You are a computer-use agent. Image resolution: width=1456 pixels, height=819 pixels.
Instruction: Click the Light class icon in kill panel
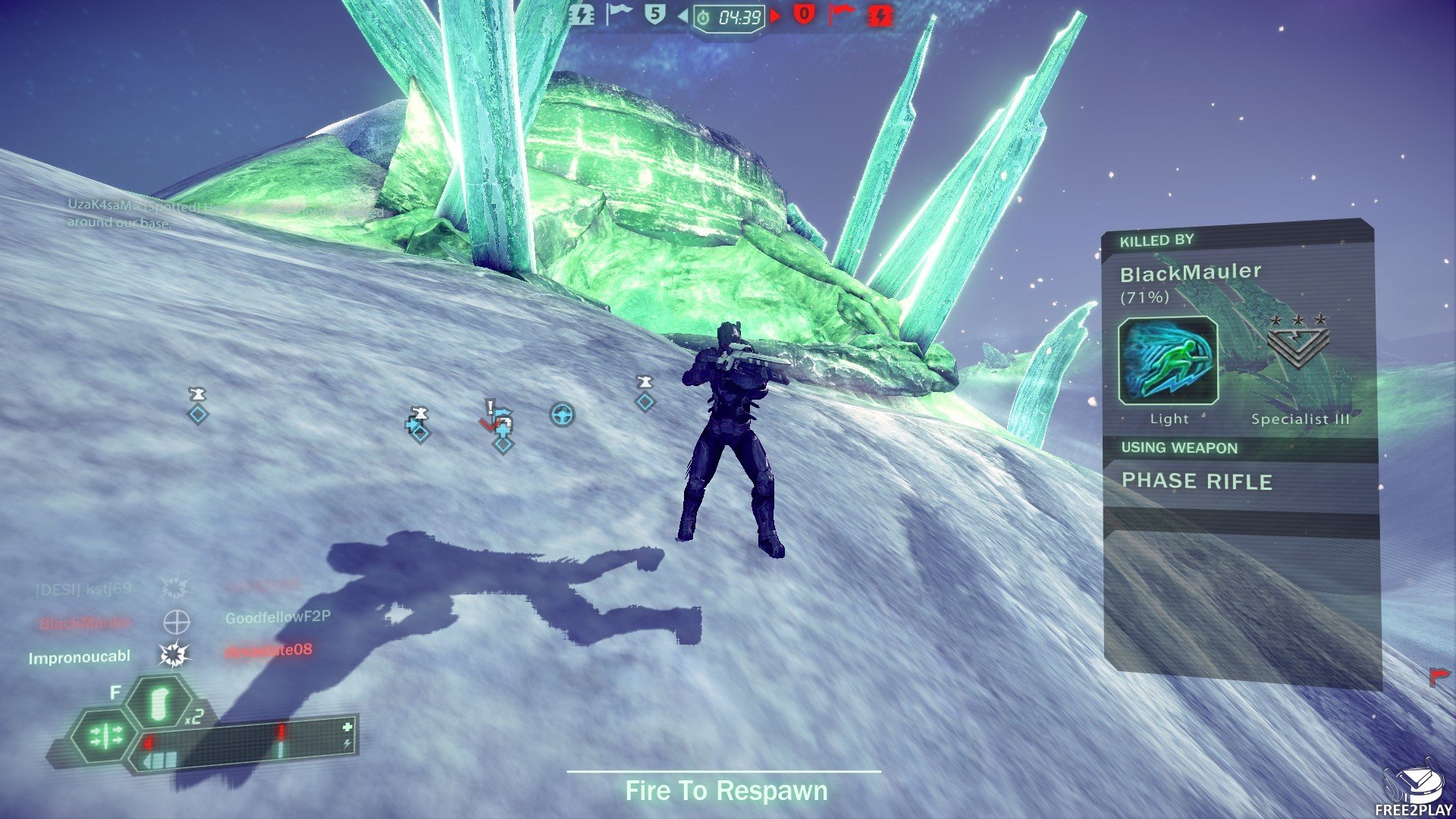[x=1168, y=361]
